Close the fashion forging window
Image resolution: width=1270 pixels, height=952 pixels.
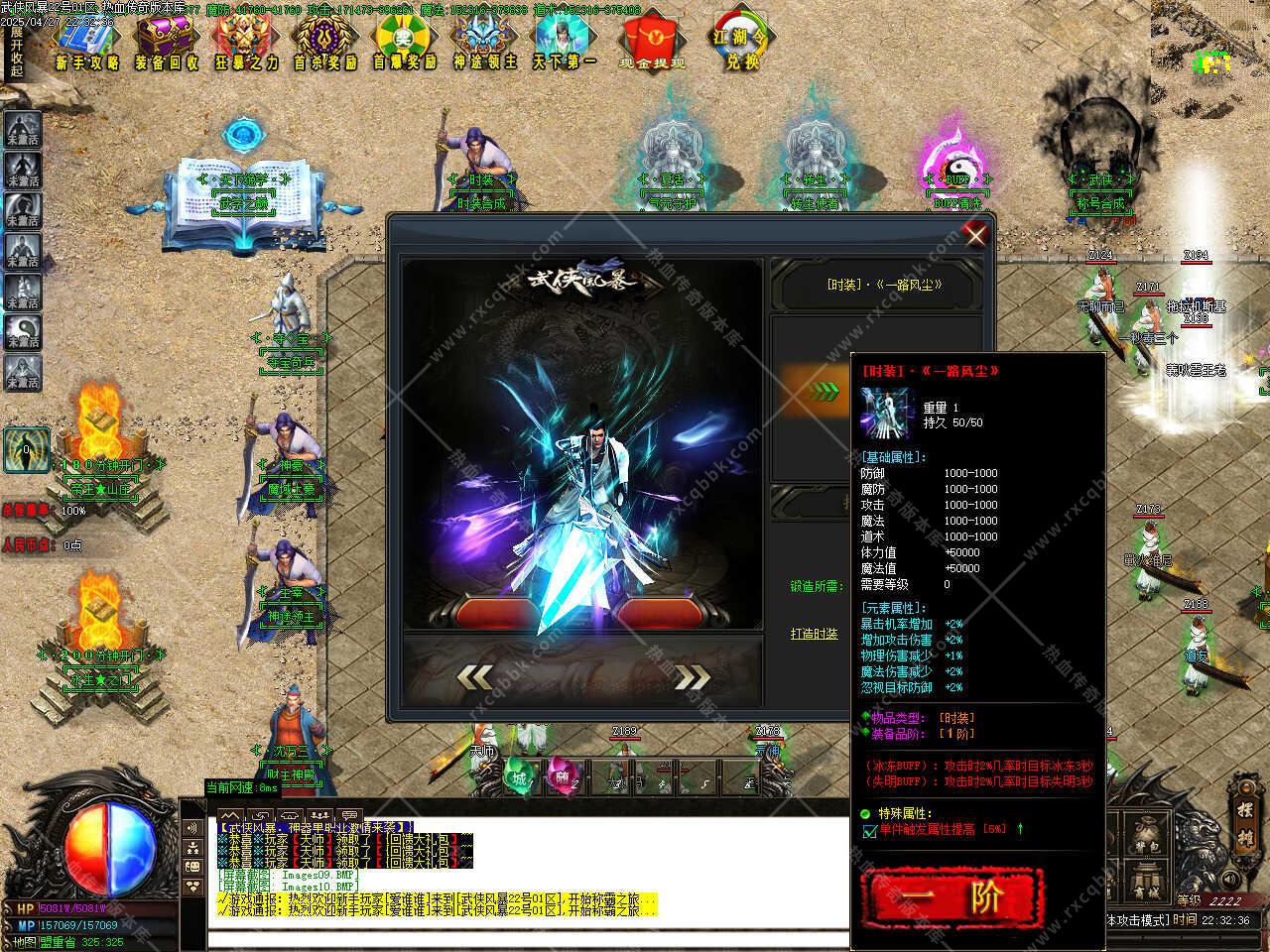976,235
